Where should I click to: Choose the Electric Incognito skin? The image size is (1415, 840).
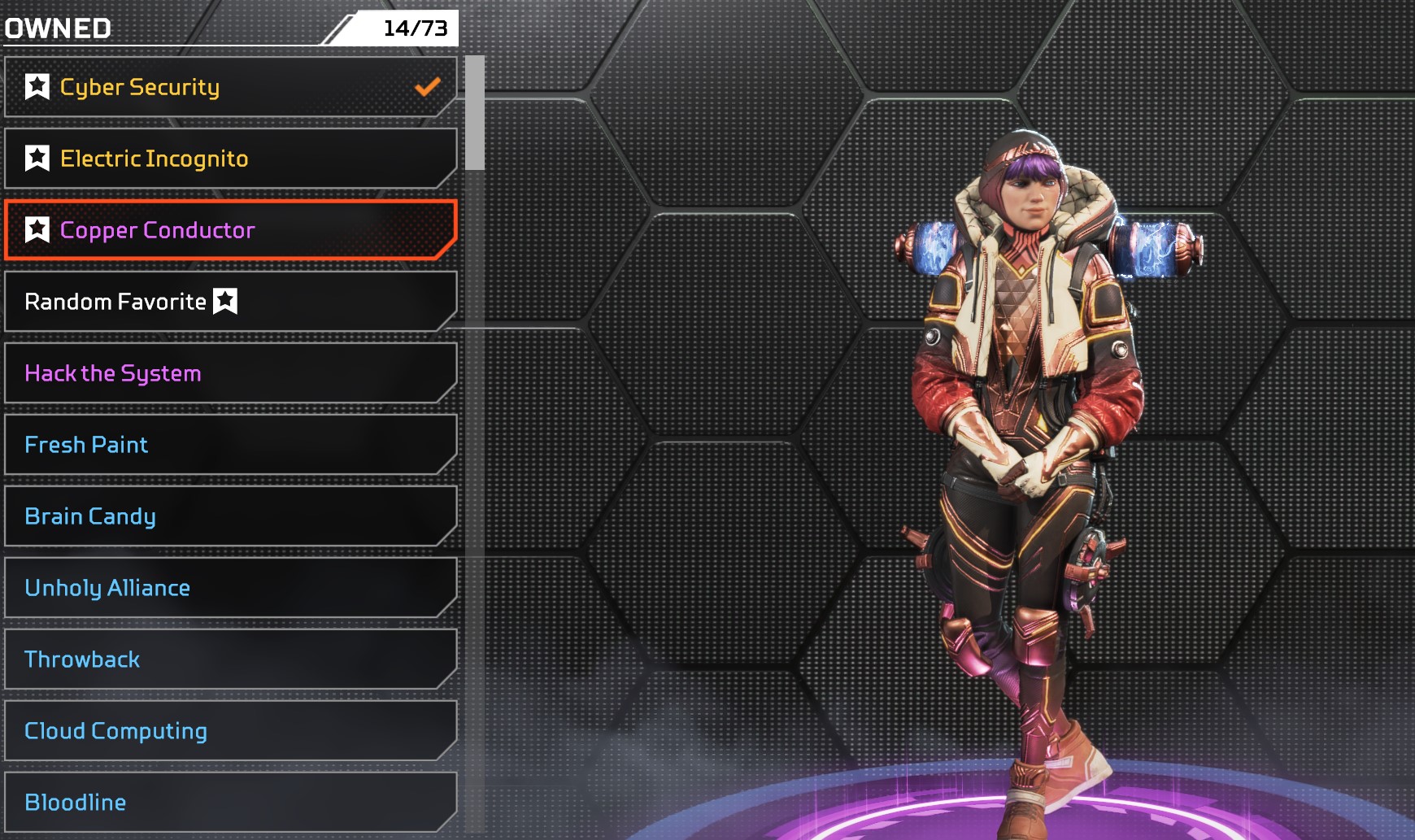[x=231, y=159]
